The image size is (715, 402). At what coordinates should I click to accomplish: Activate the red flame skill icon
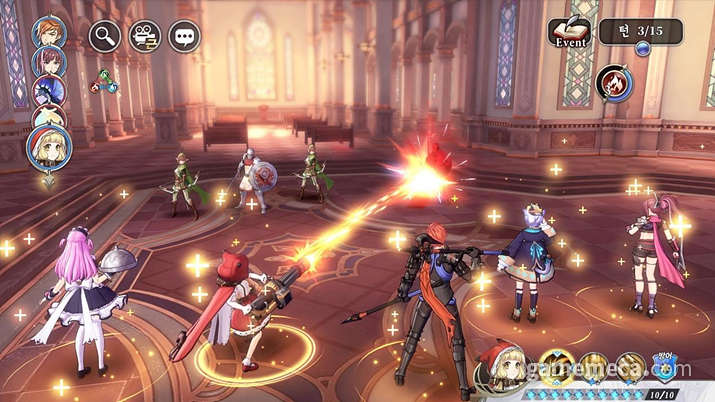click(x=611, y=82)
